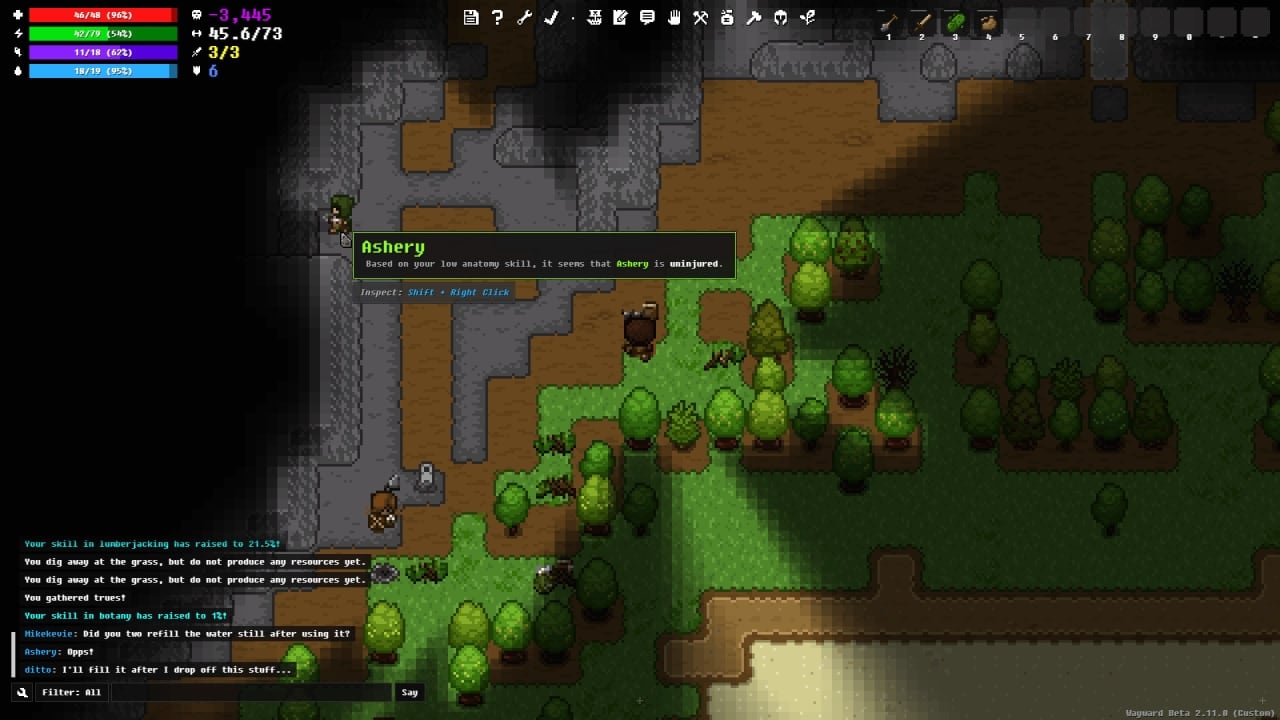The width and height of the screenshot is (1280, 720).
Task: Click the sailing ship icon
Action: (x=594, y=17)
